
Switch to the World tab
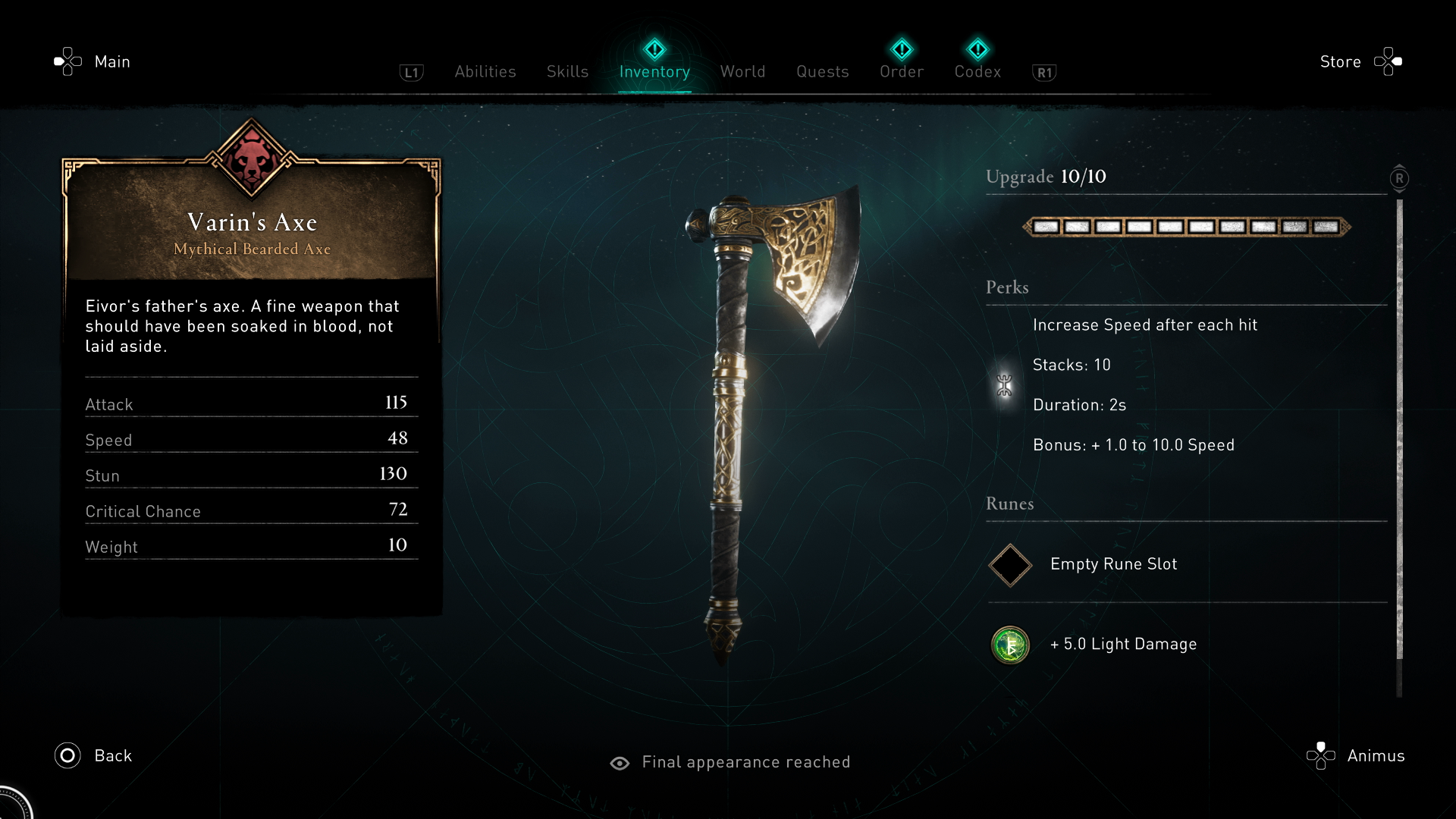[x=742, y=71]
